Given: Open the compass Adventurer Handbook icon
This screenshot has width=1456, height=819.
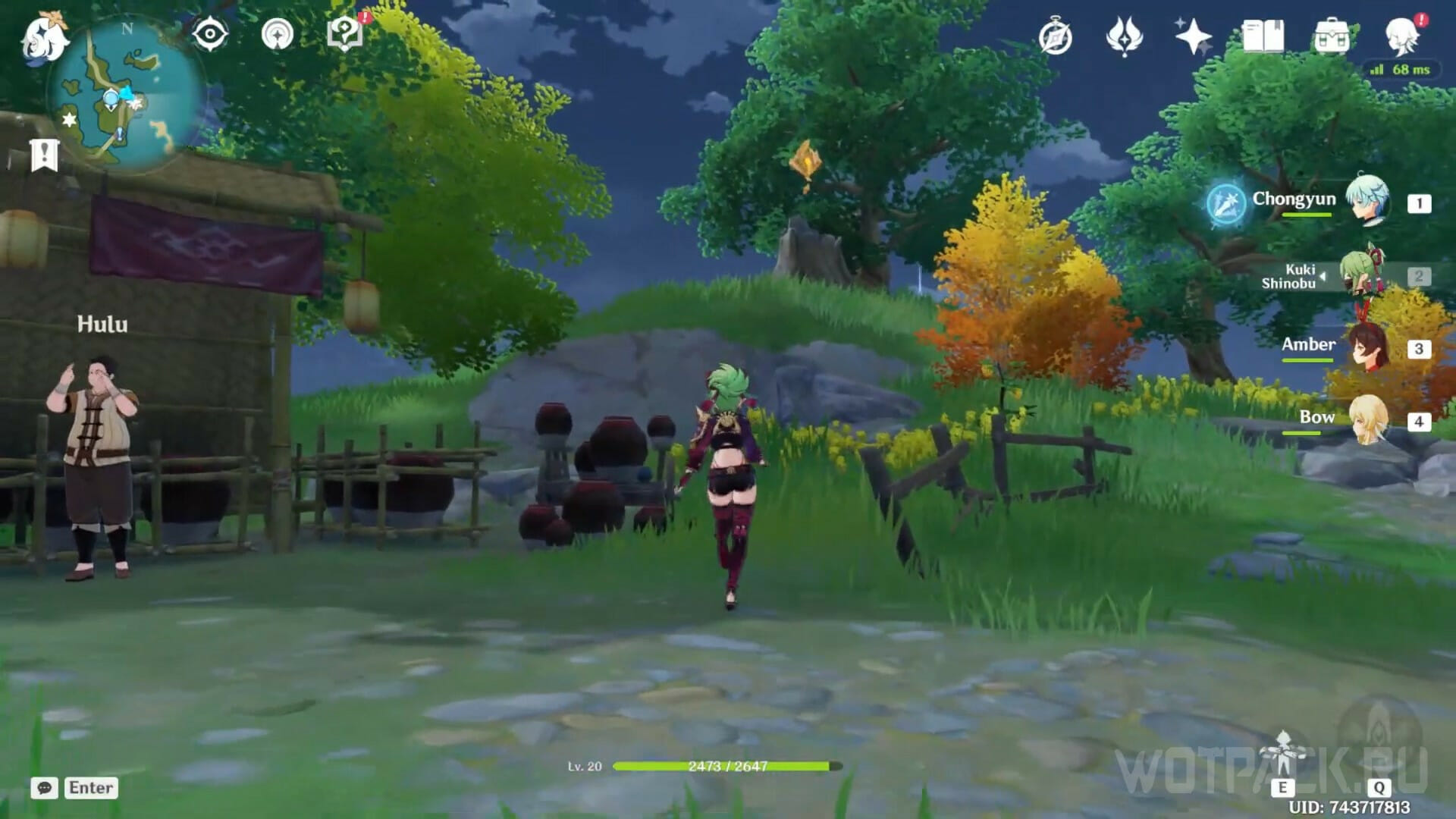Looking at the screenshot, I should point(1056,37).
